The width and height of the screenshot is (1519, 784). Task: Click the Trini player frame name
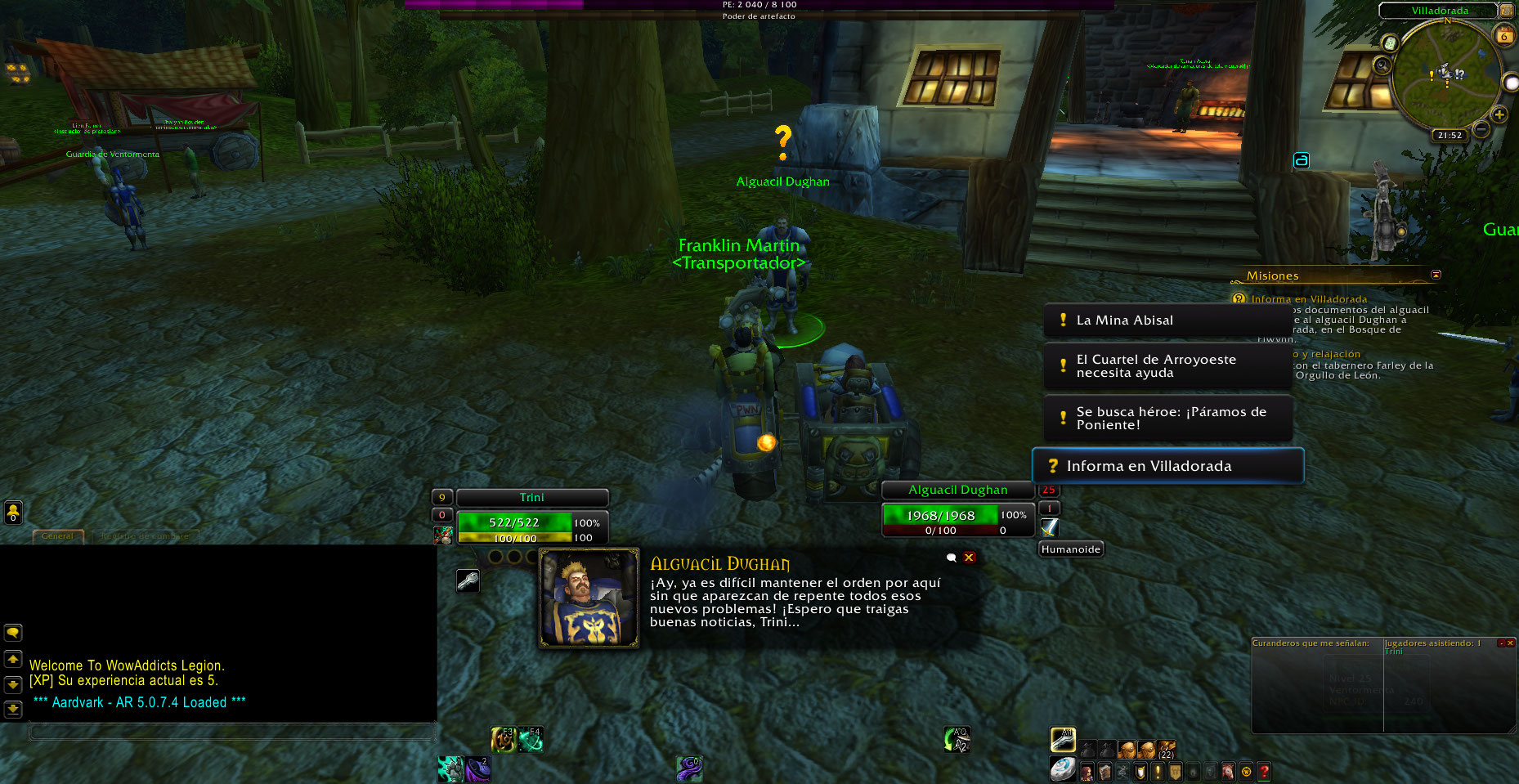(x=531, y=497)
